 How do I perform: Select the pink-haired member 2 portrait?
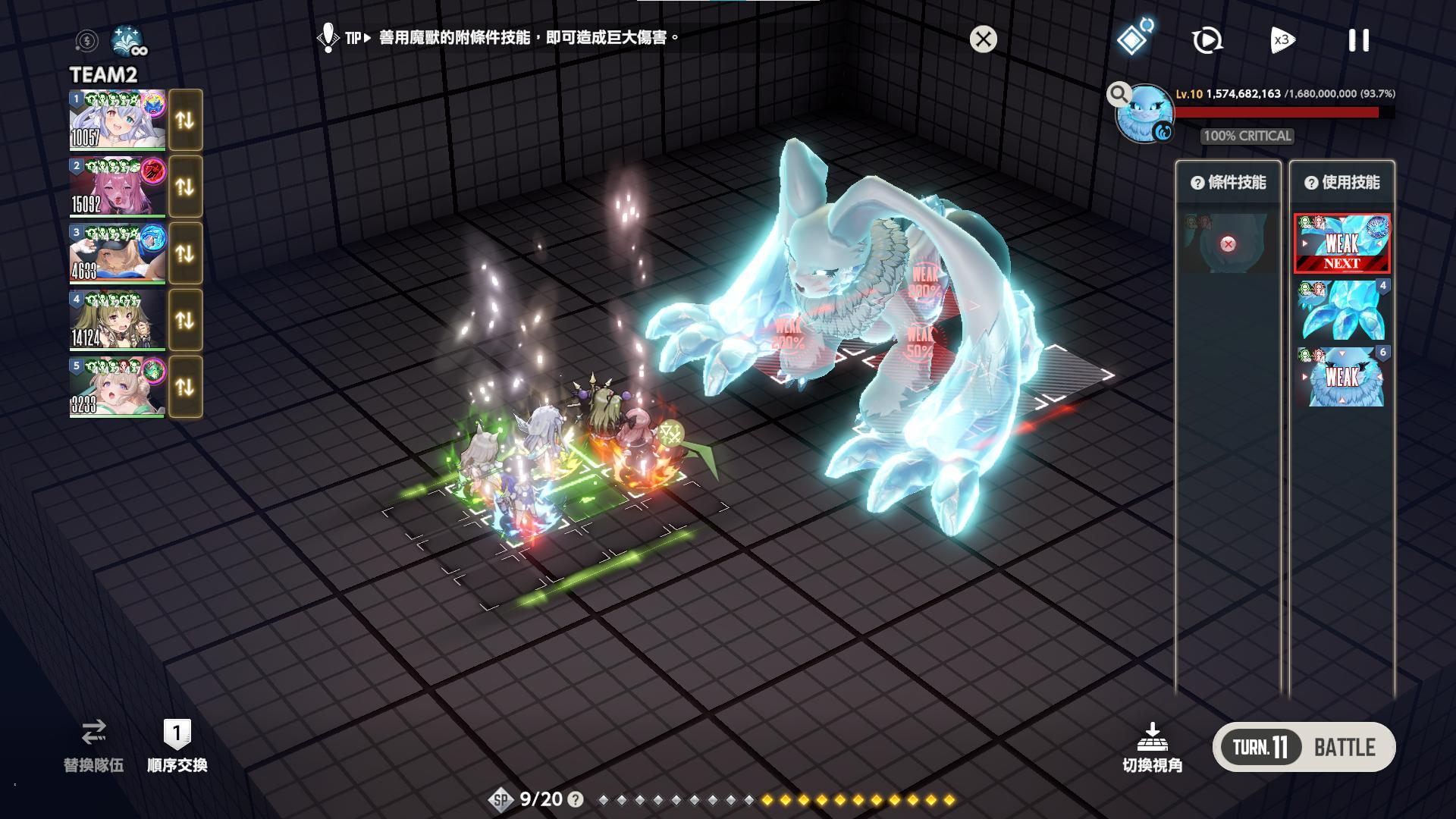(117, 187)
